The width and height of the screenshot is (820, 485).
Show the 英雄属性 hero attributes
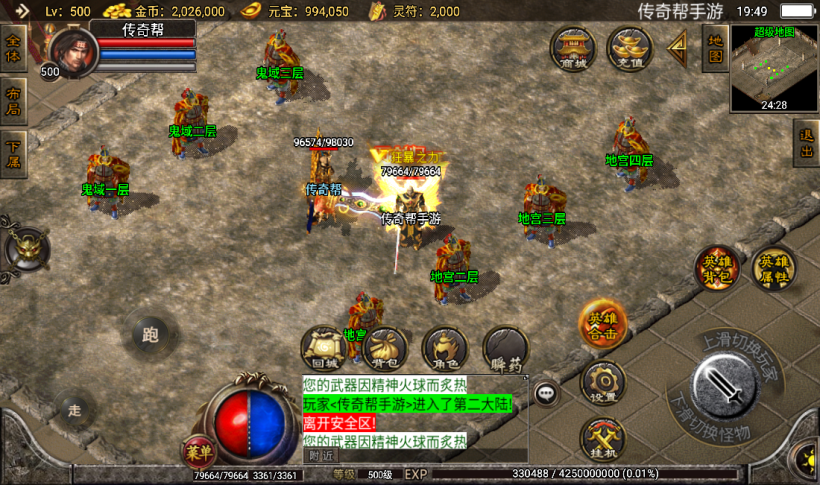coord(773,268)
